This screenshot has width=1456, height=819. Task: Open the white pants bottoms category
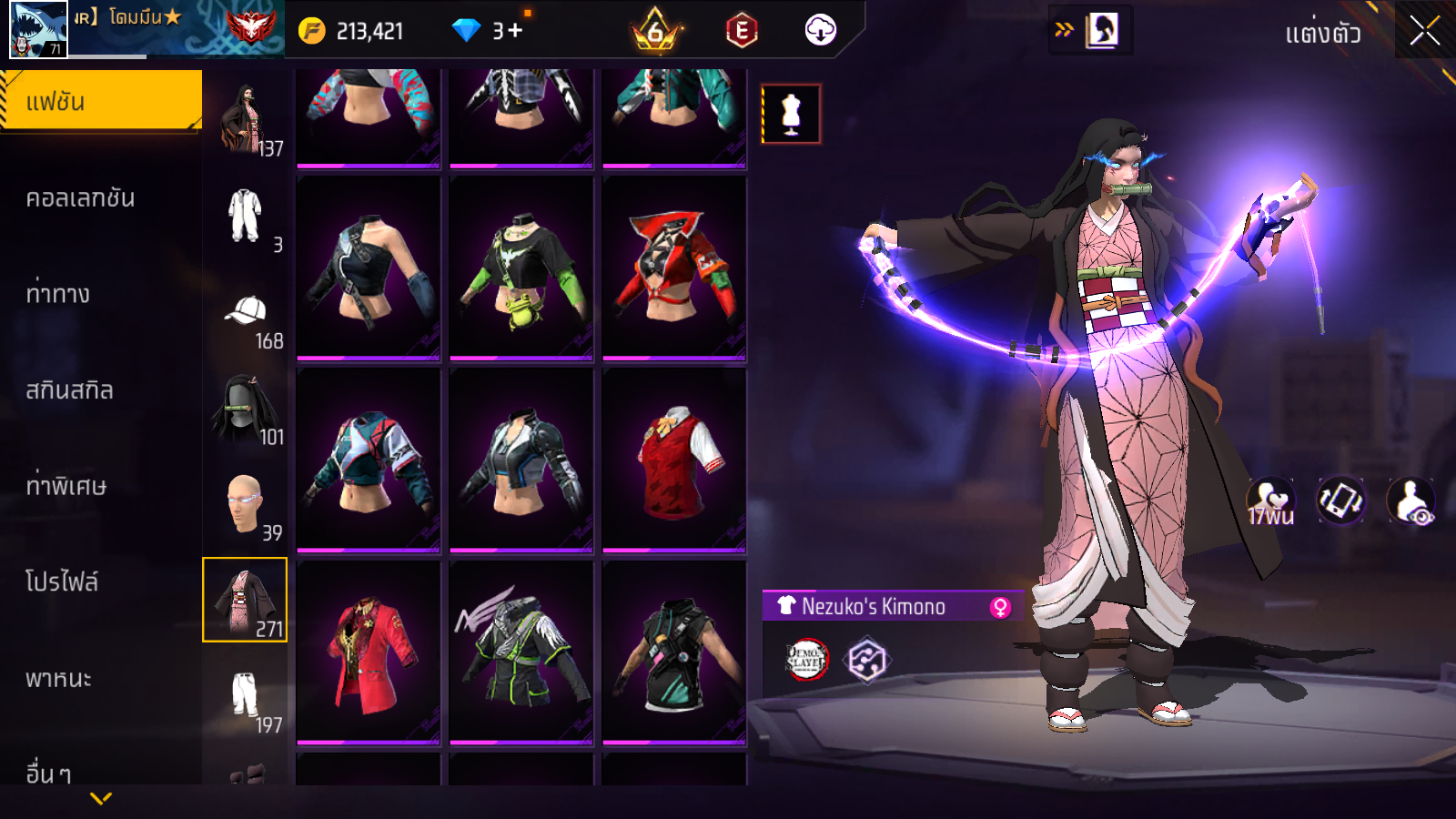246,699
